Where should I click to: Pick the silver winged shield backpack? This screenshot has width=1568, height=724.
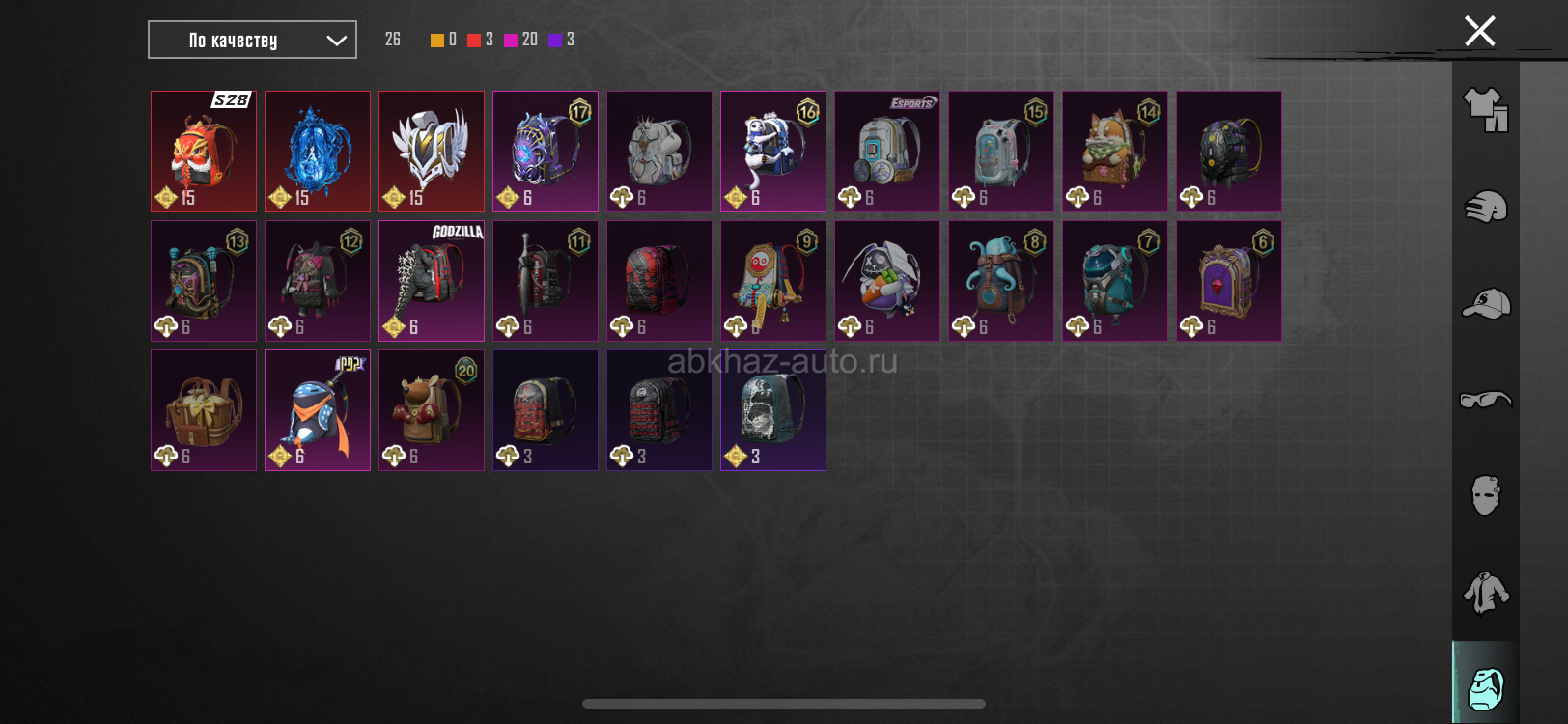click(432, 152)
